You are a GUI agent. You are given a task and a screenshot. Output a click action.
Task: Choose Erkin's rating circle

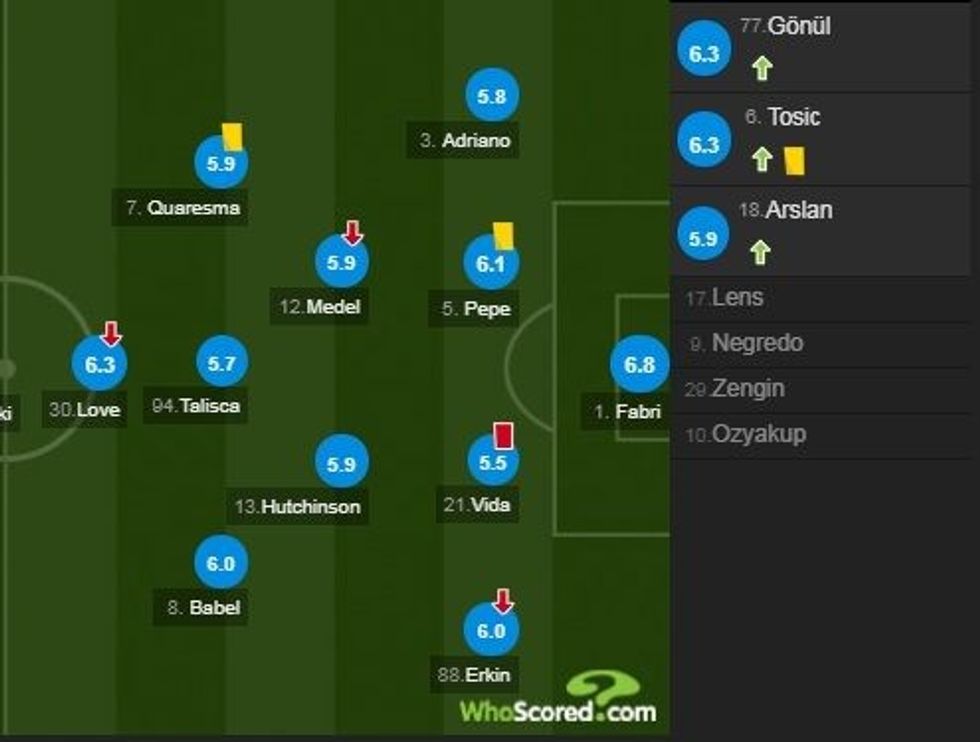coord(491,631)
